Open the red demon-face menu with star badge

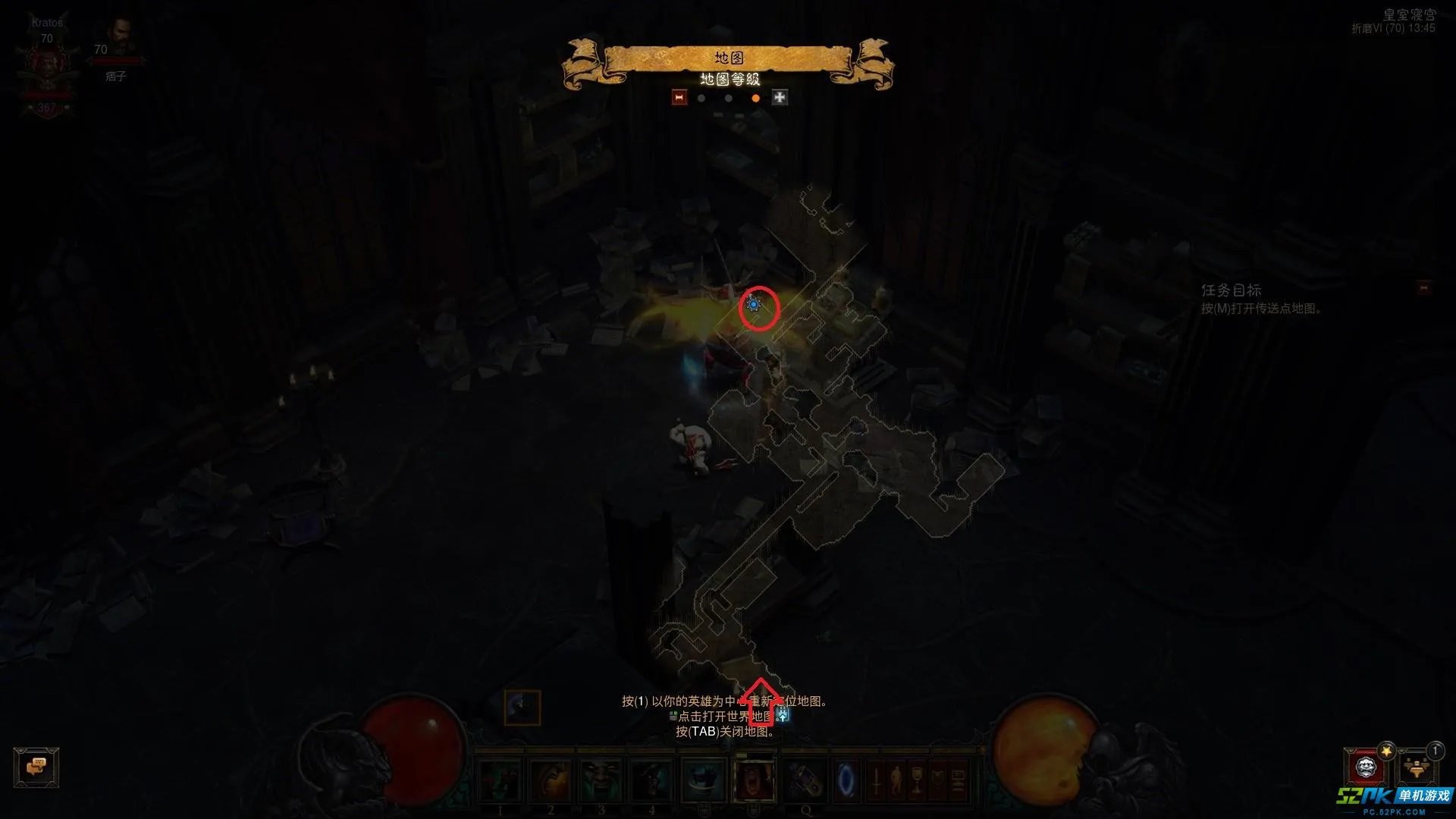[x=1365, y=767]
